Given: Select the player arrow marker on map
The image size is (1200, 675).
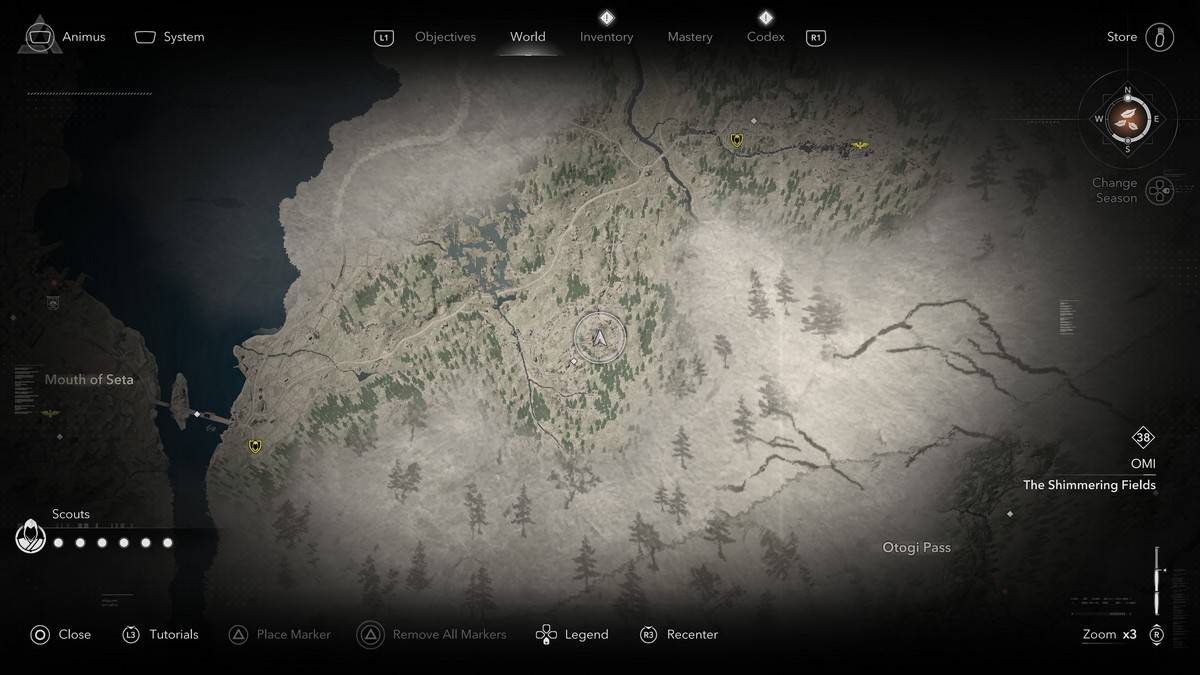Looking at the screenshot, I should [600, 339].
